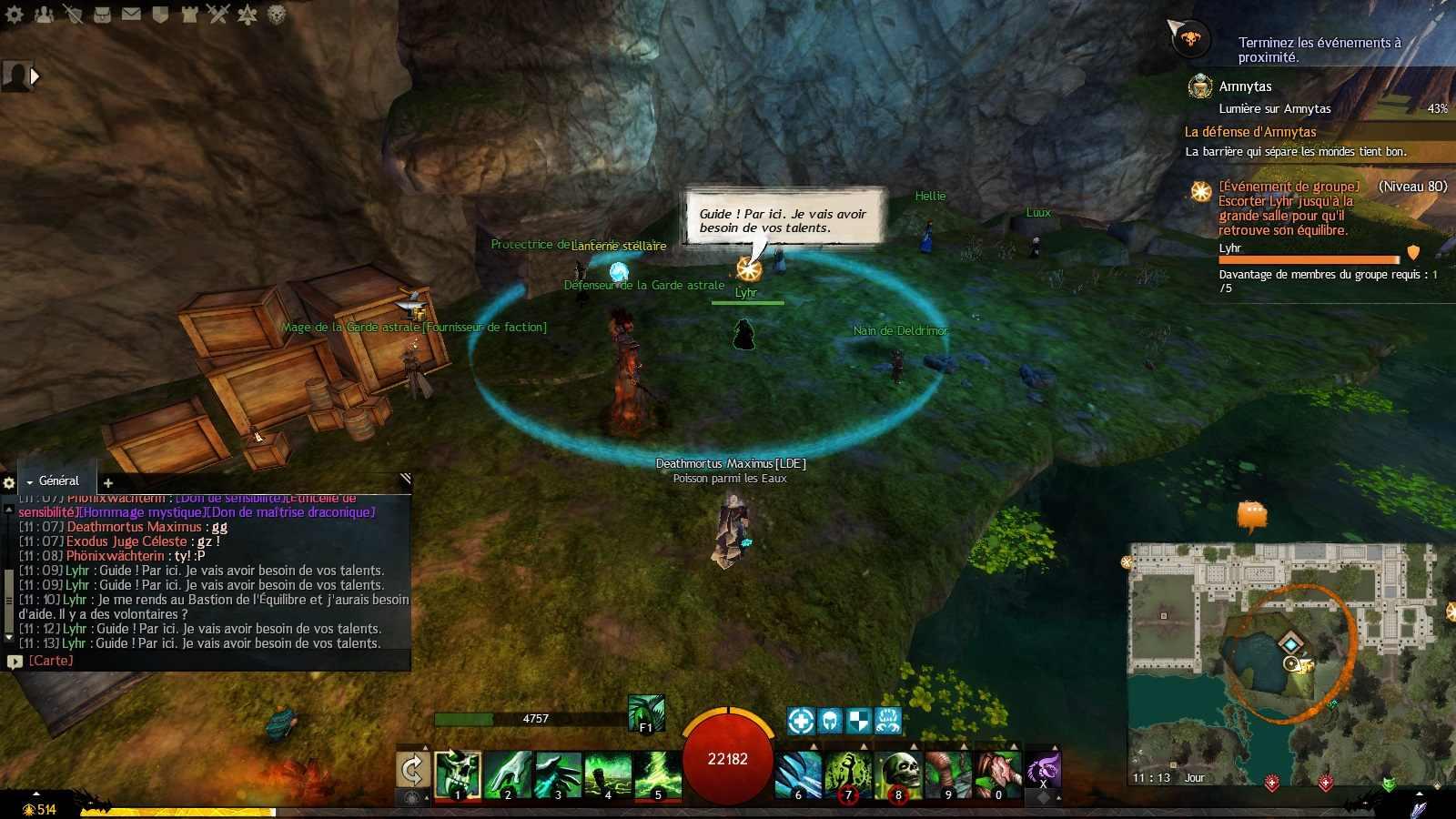This screenshot has width=1456, height=819.
Task: Open the inventory bag icon
Action: pyautogui.click(x=102, y=14)
